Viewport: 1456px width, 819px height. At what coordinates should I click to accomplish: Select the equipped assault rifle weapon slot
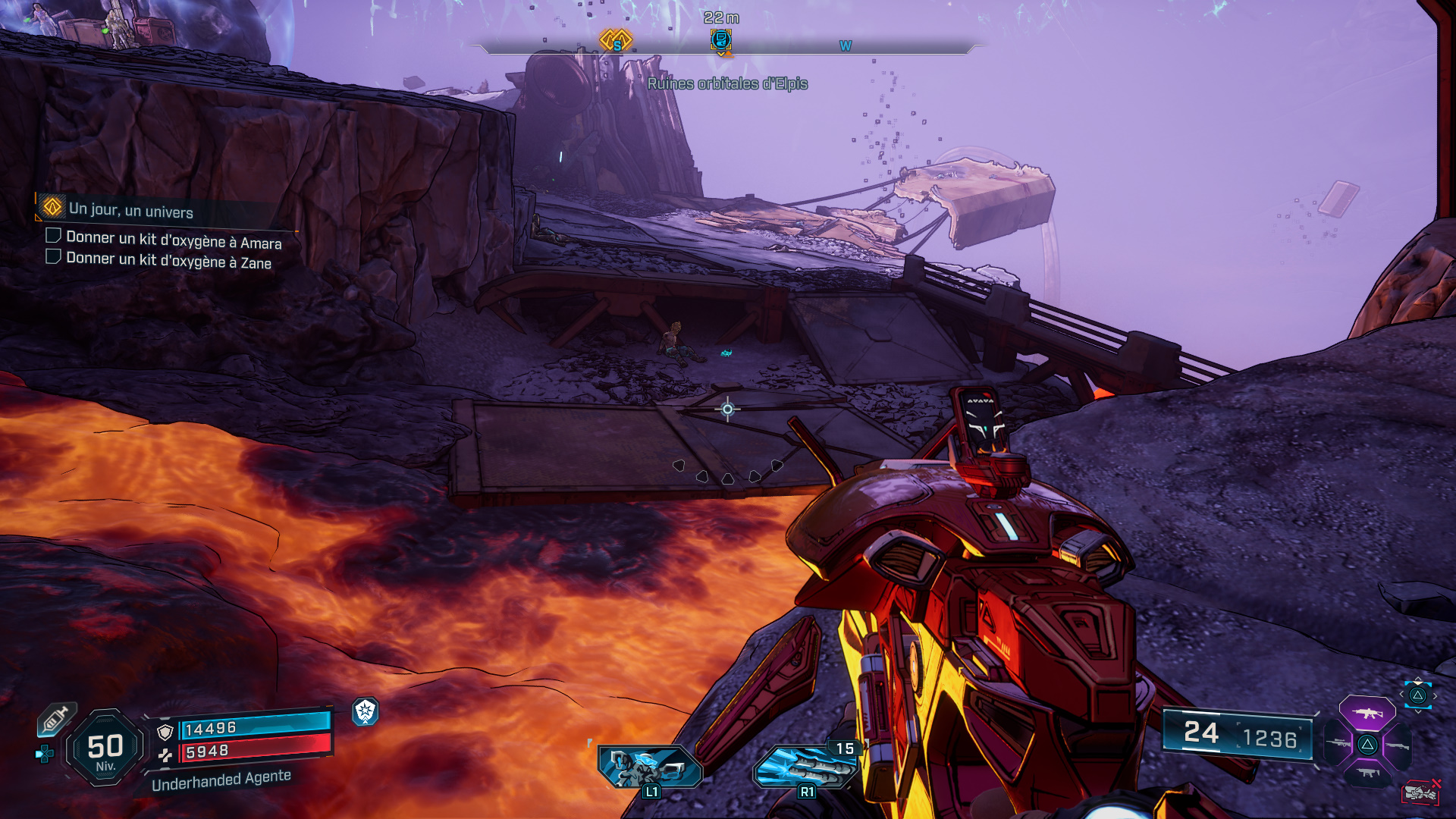click(x=1367, y=714)
